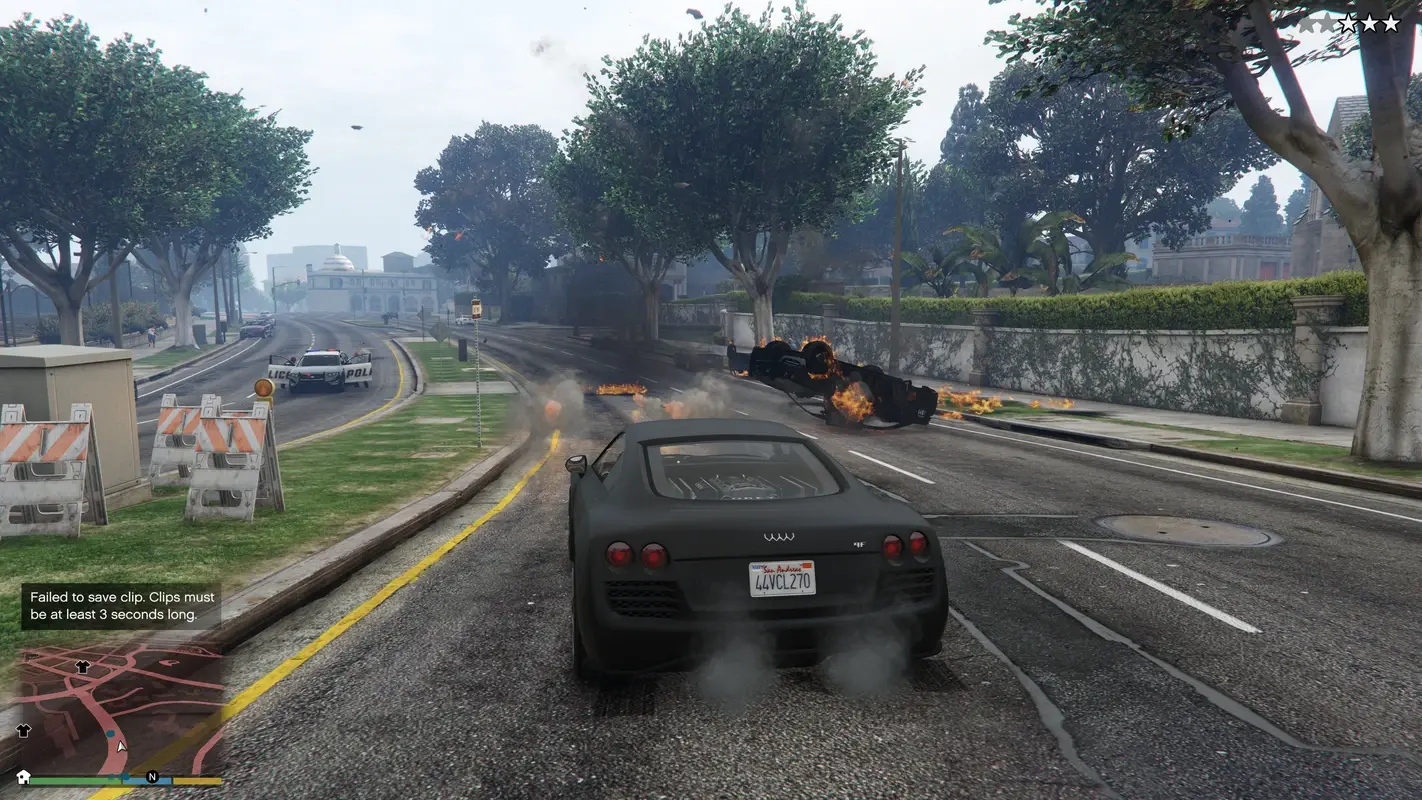Image resolution: width=1422 pixels, height=800 pixels.
Task: Click the police cruiser blocking the opposite lane
Action: point(320,372)
